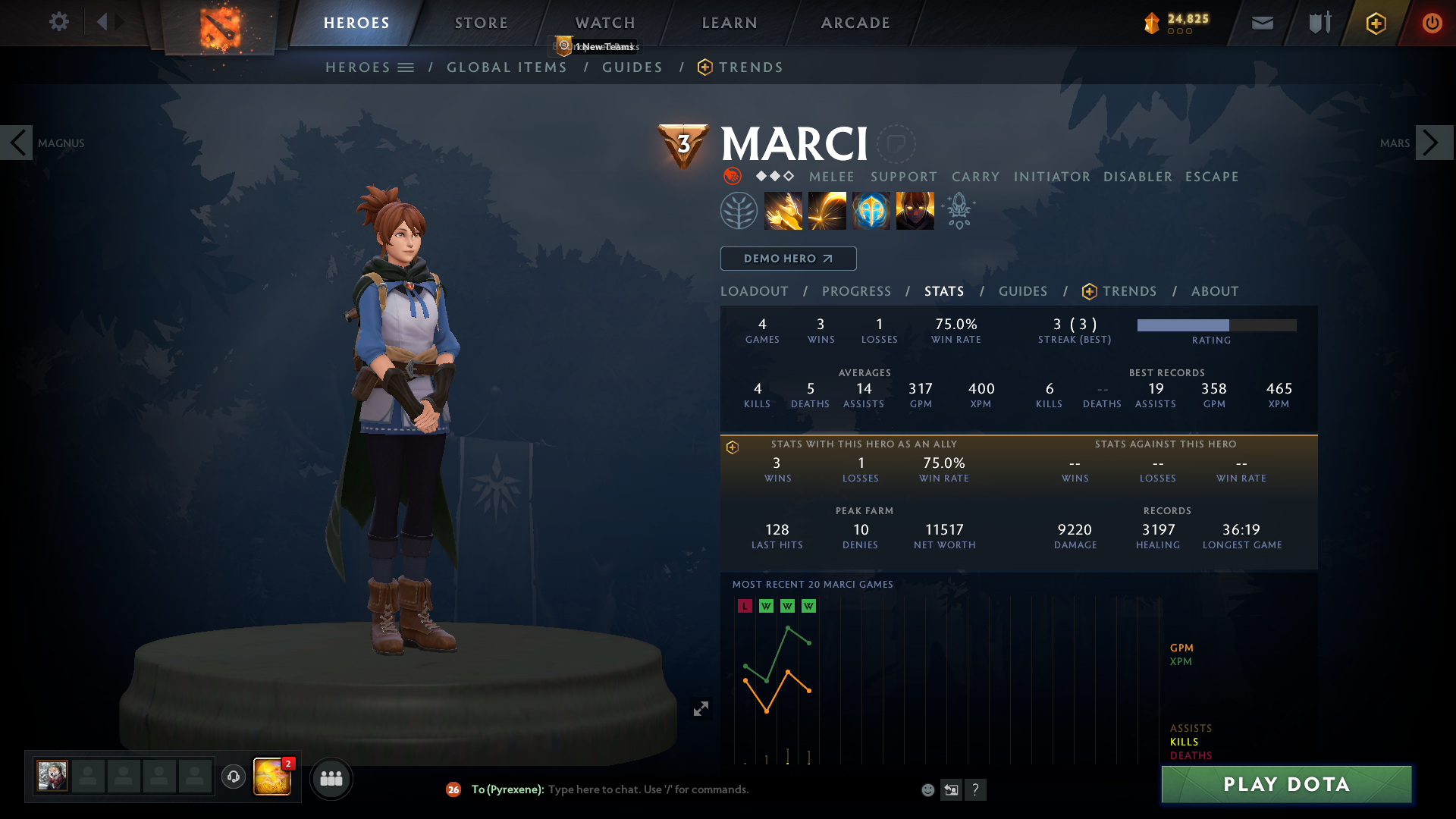
Task: Open the settings gear
Action: point(59,22)
